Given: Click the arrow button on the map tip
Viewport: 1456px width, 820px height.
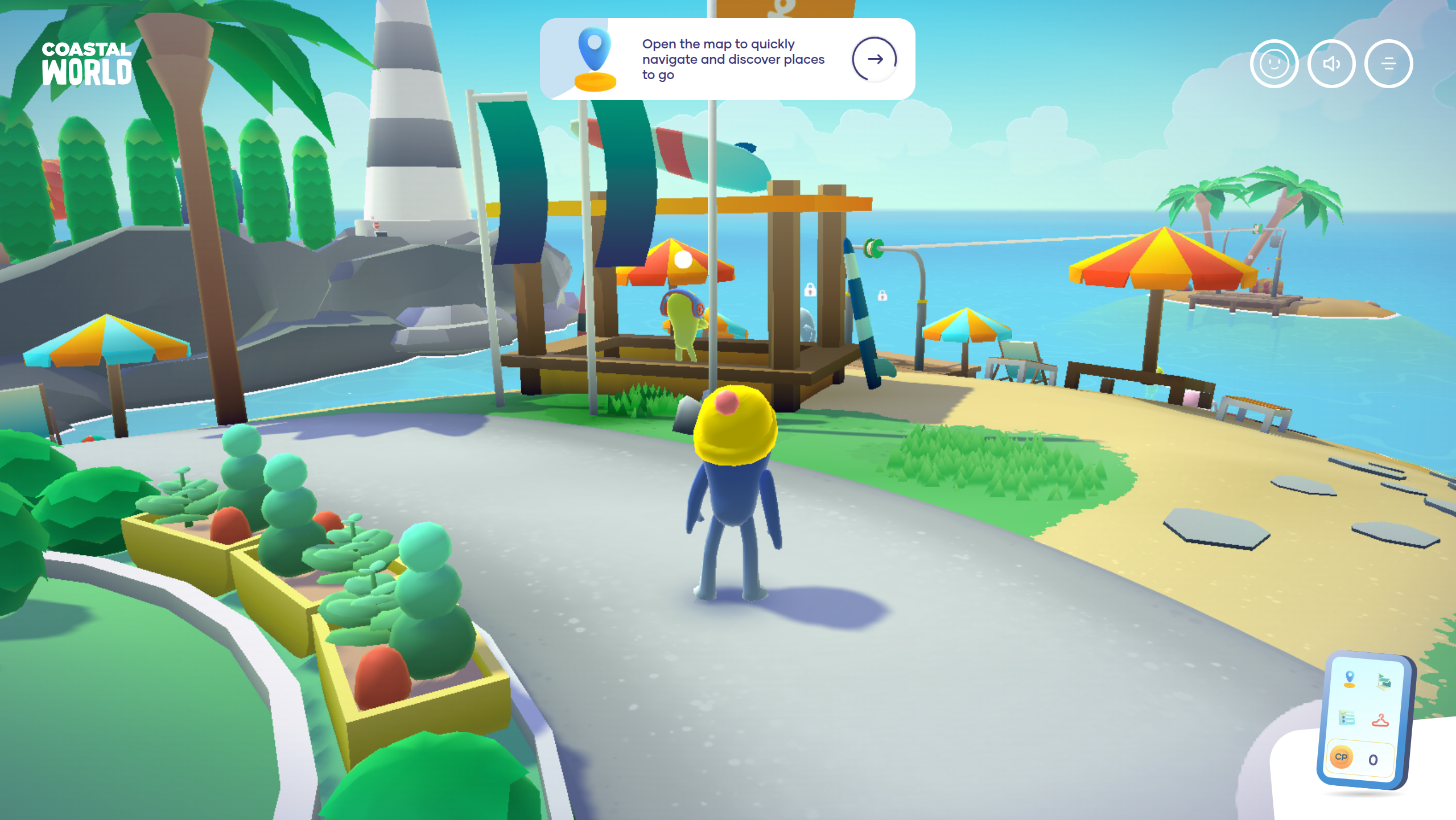Looking at the screenshot, I should [x=874, y=59].
